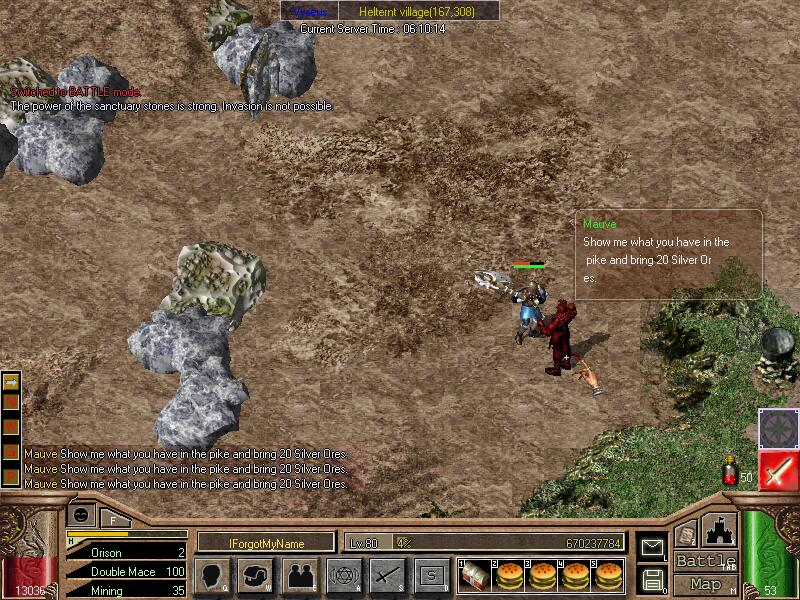Open the hexagram magic button
The width and height of the screenshot is (800, 600).
pyautogui.click(x=343, y=575)
